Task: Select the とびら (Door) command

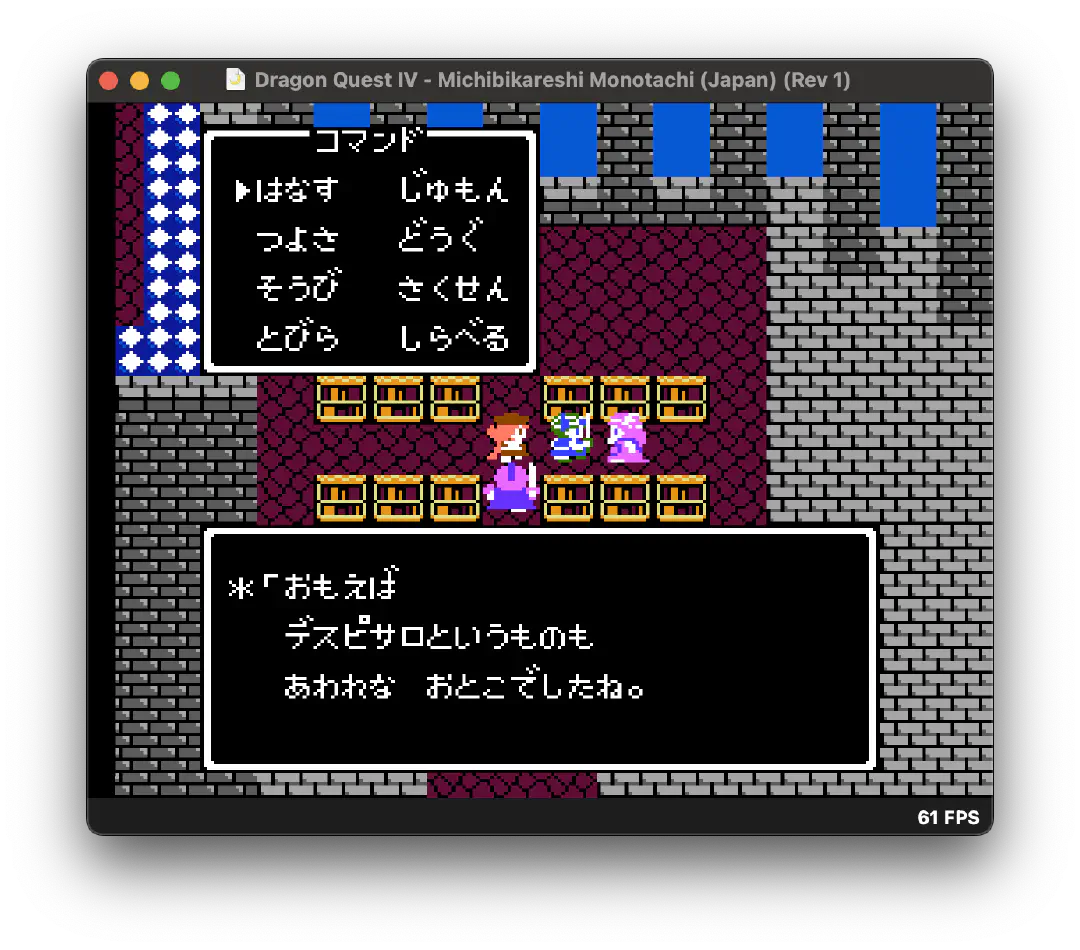Action: (297, 337)
